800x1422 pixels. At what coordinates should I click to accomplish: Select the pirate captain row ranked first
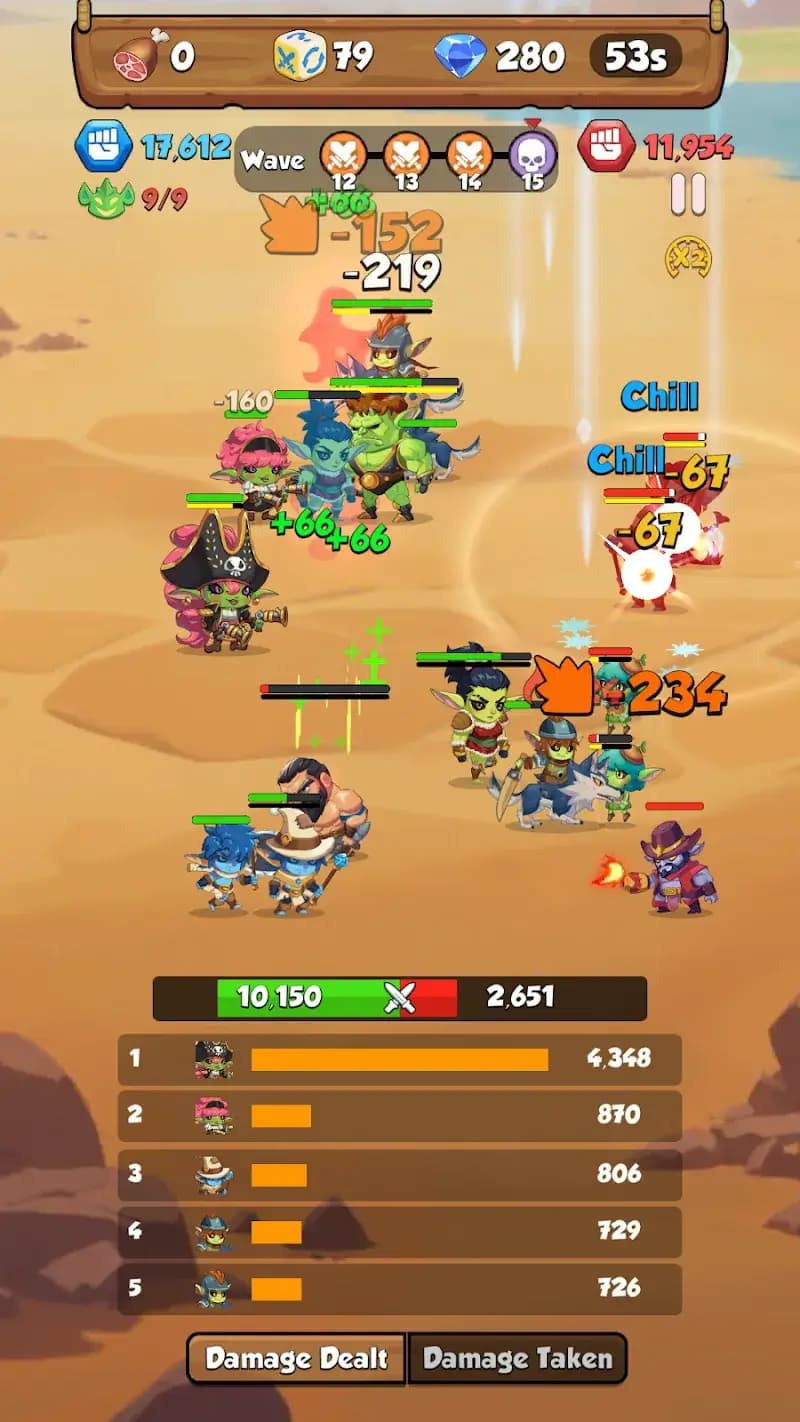coord(399,1059)
